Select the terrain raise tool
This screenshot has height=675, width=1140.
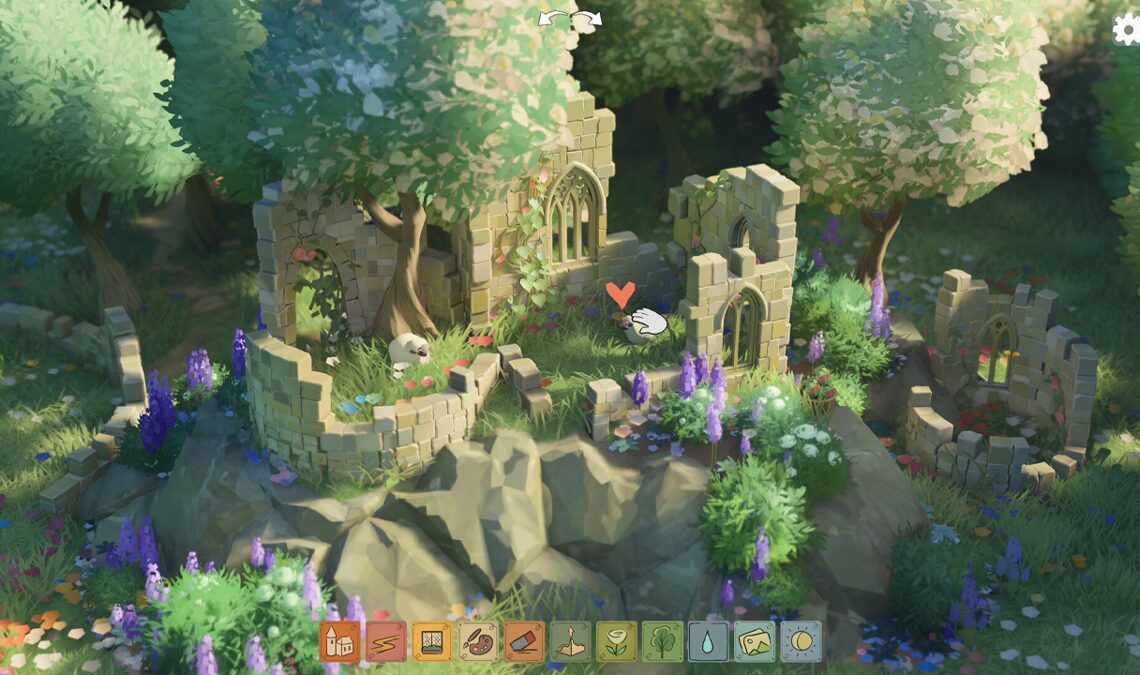click(570, 641)
